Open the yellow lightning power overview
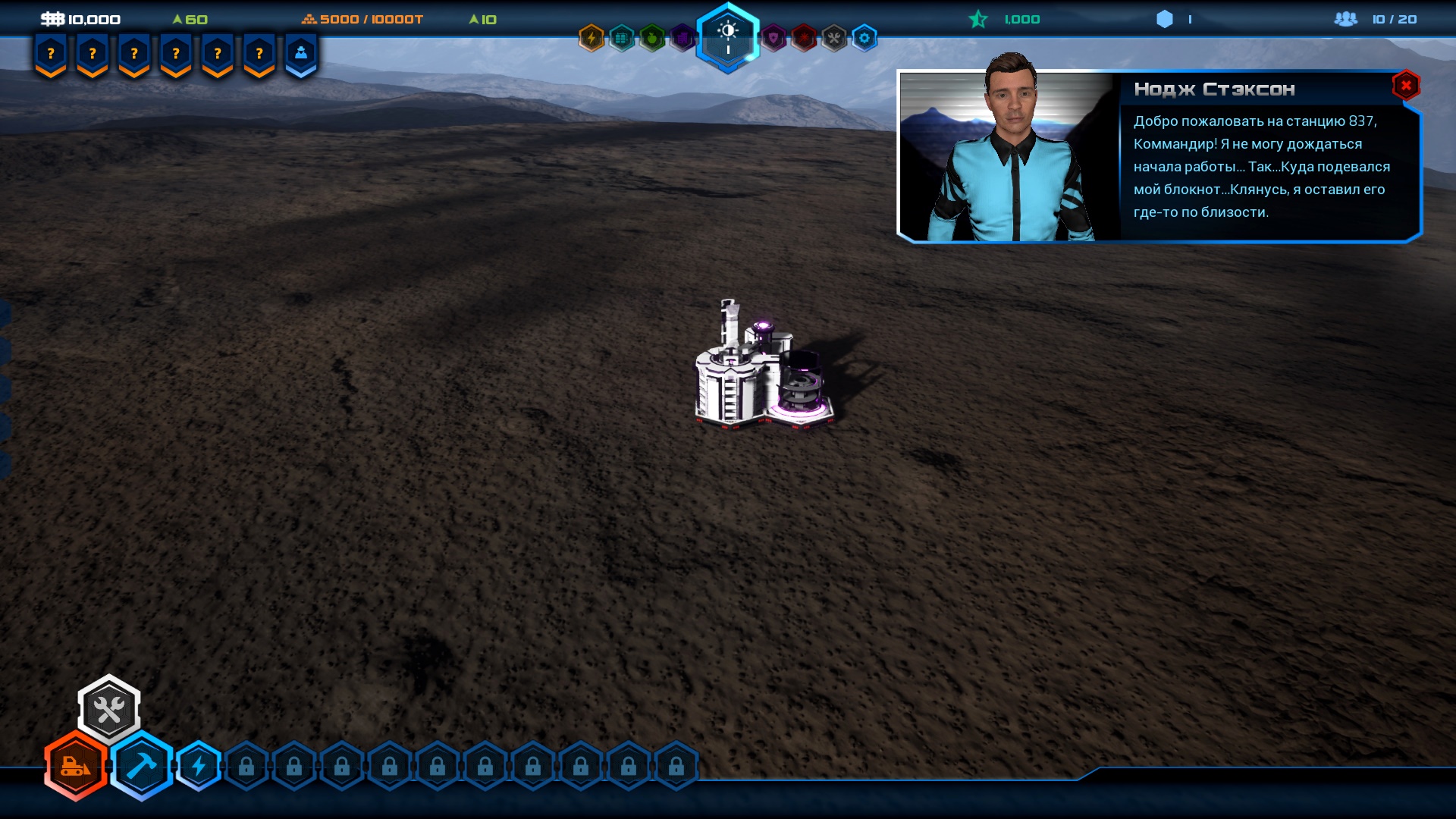 click(x=591, y=38)
